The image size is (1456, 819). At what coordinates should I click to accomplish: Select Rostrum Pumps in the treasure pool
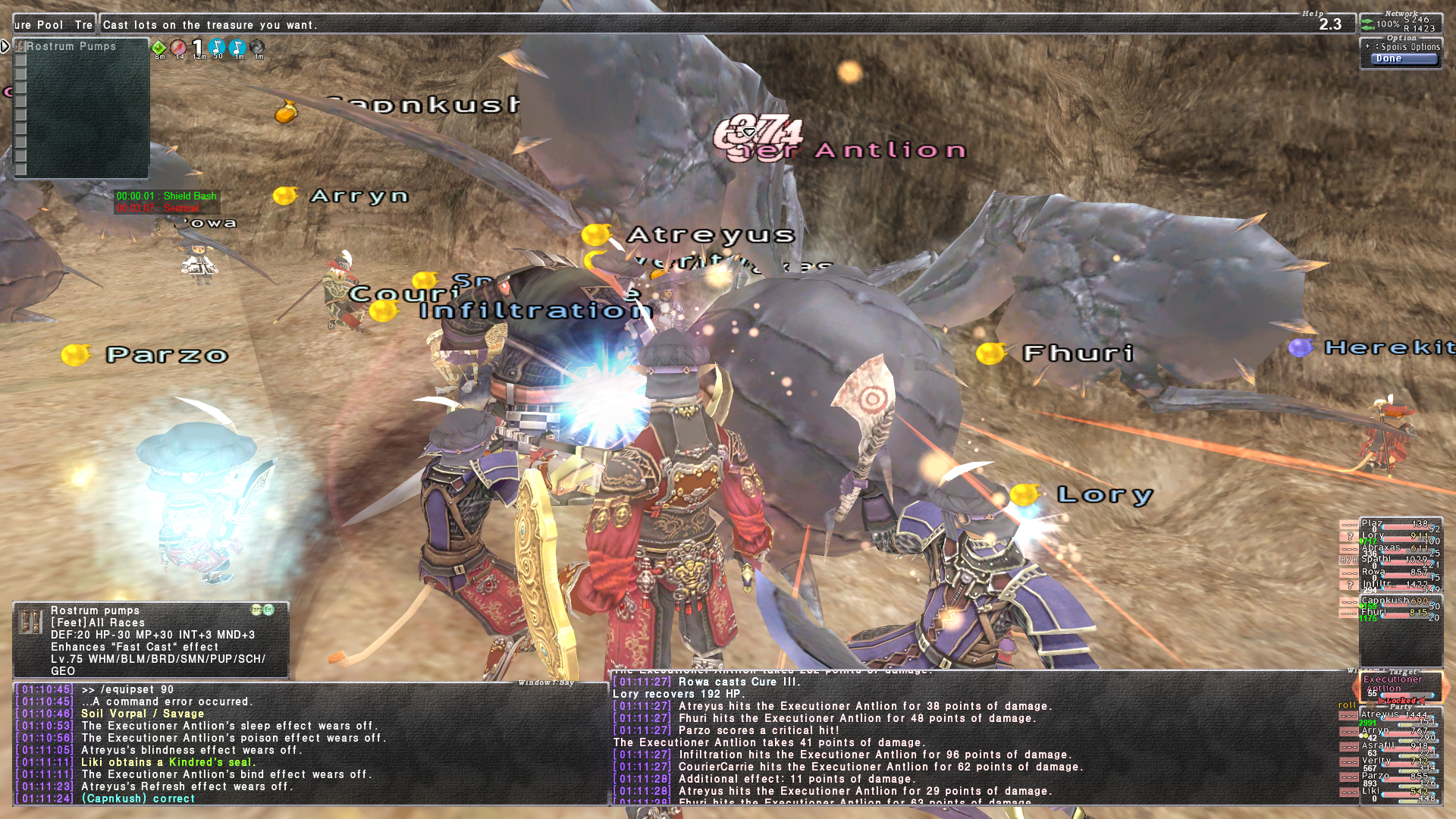(71, 46)
